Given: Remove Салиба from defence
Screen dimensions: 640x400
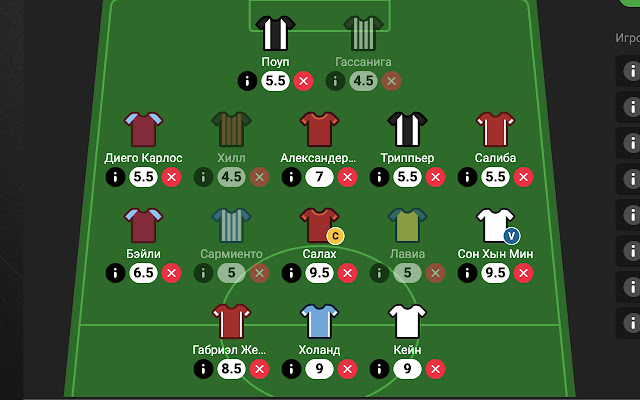Looking at the screenshot, I should (x=523, y=177).
